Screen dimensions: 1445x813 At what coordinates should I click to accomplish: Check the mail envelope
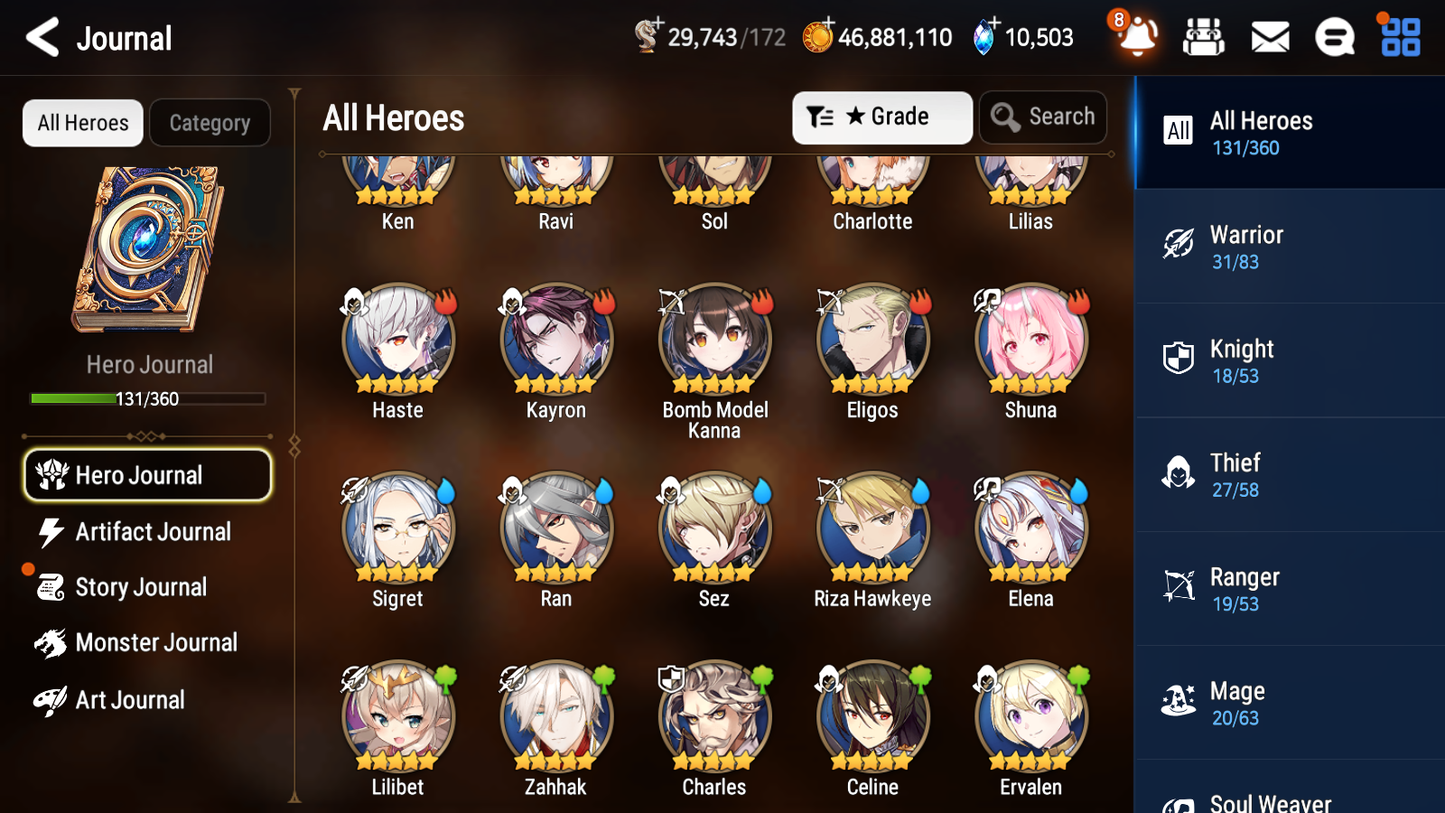tap(1269, 36)
